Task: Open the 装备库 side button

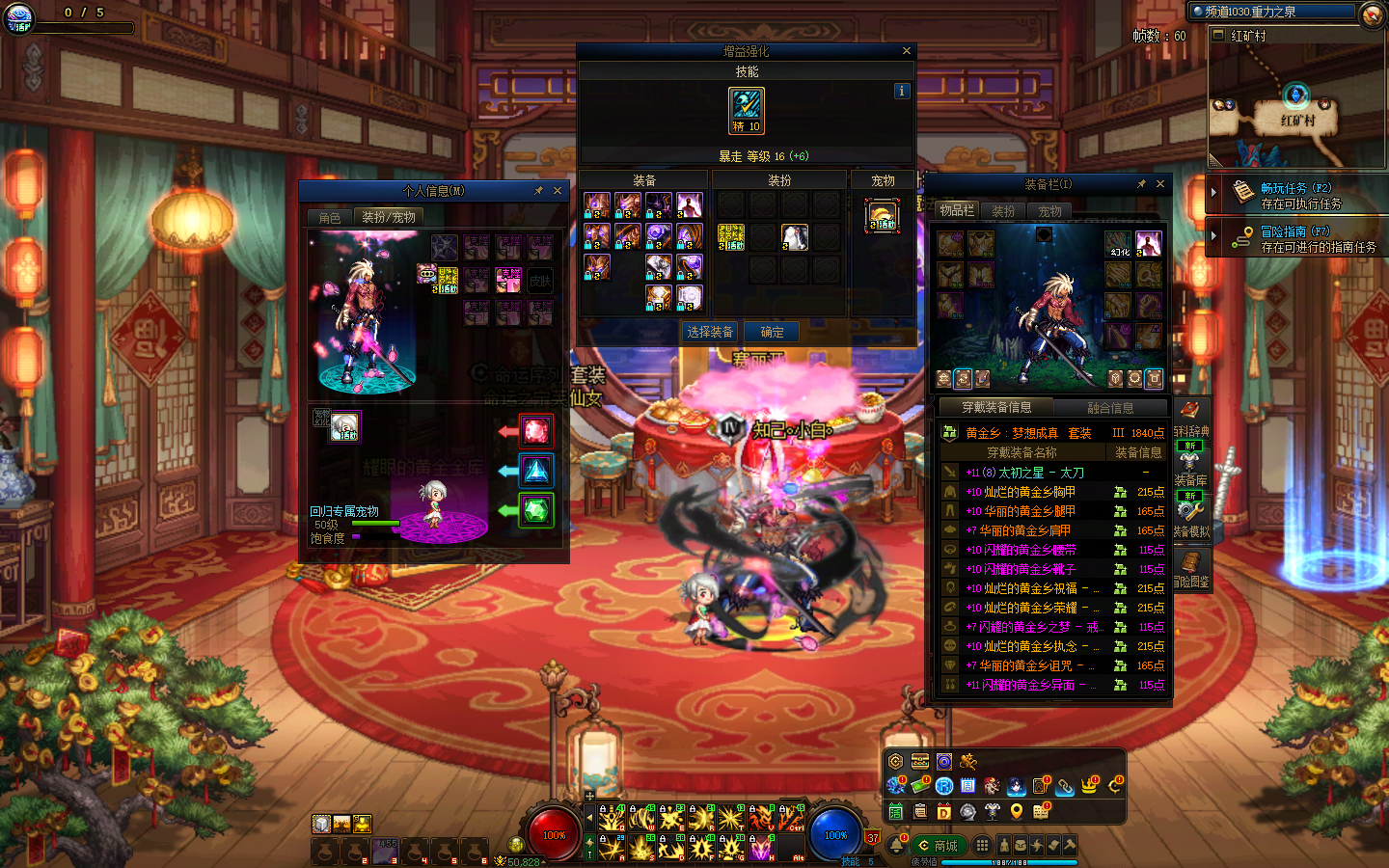Action: coord(1190,466)
